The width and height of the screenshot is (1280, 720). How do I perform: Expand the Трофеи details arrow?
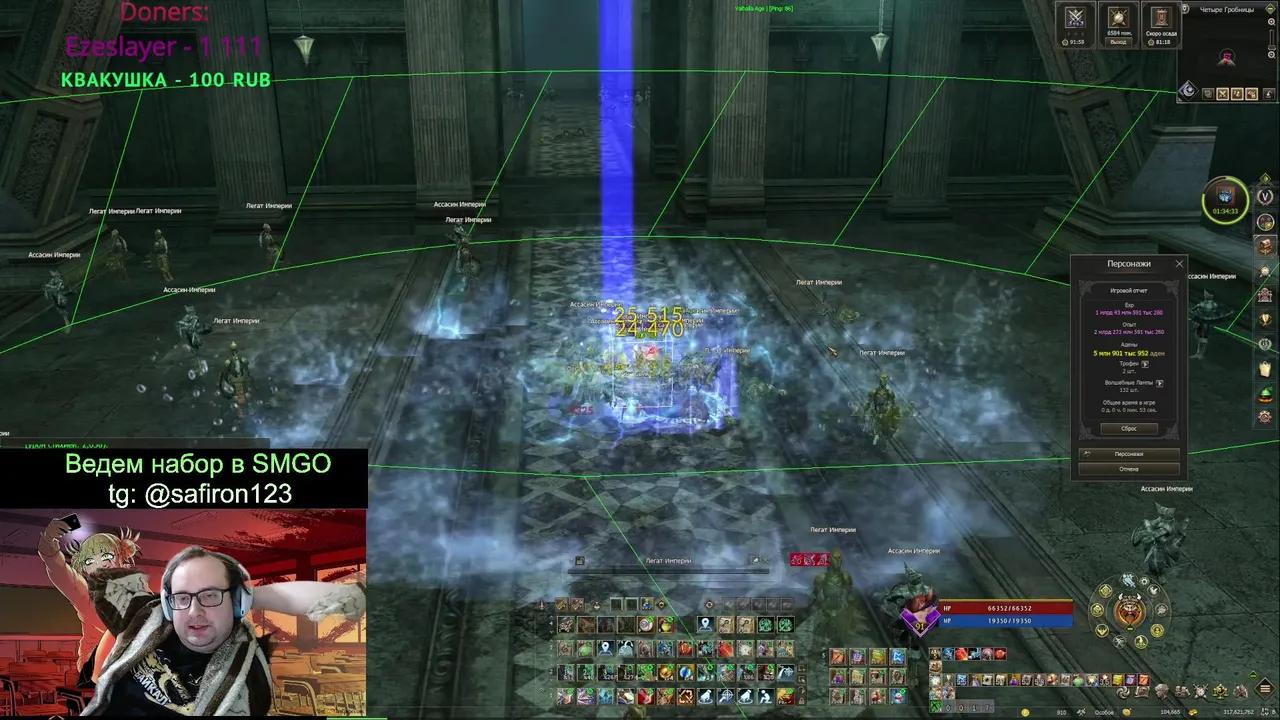(x=1146, y=363)
